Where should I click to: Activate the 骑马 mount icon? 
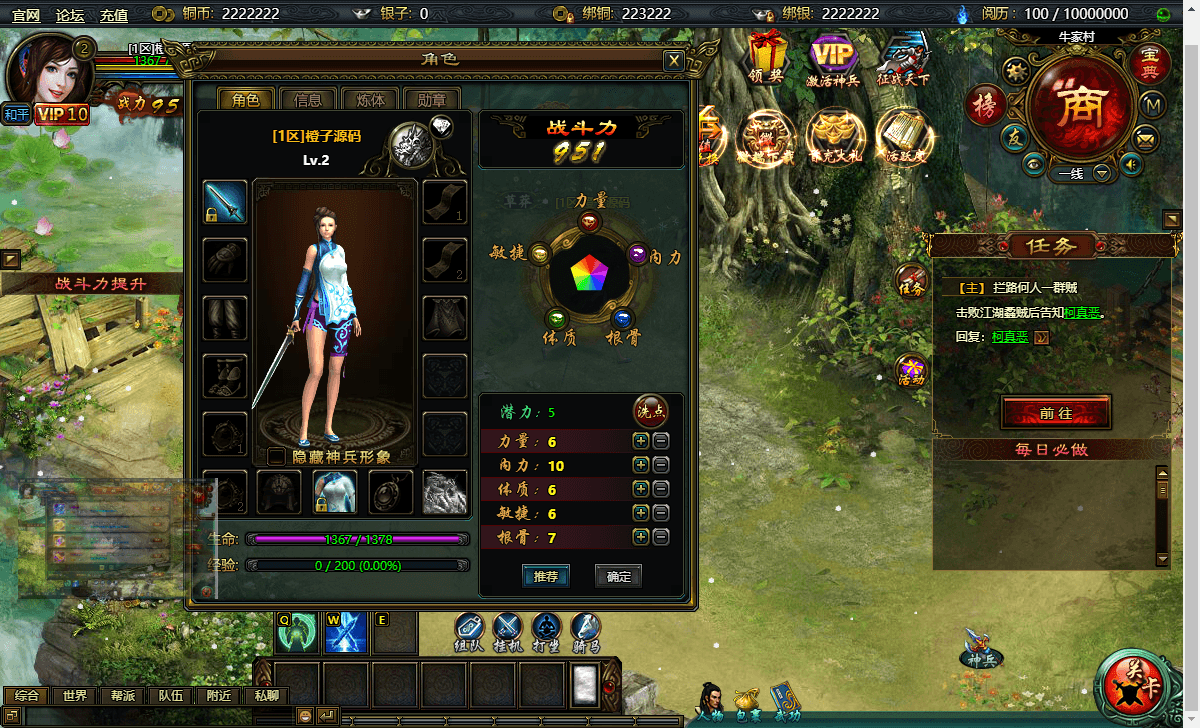(586, 631)
